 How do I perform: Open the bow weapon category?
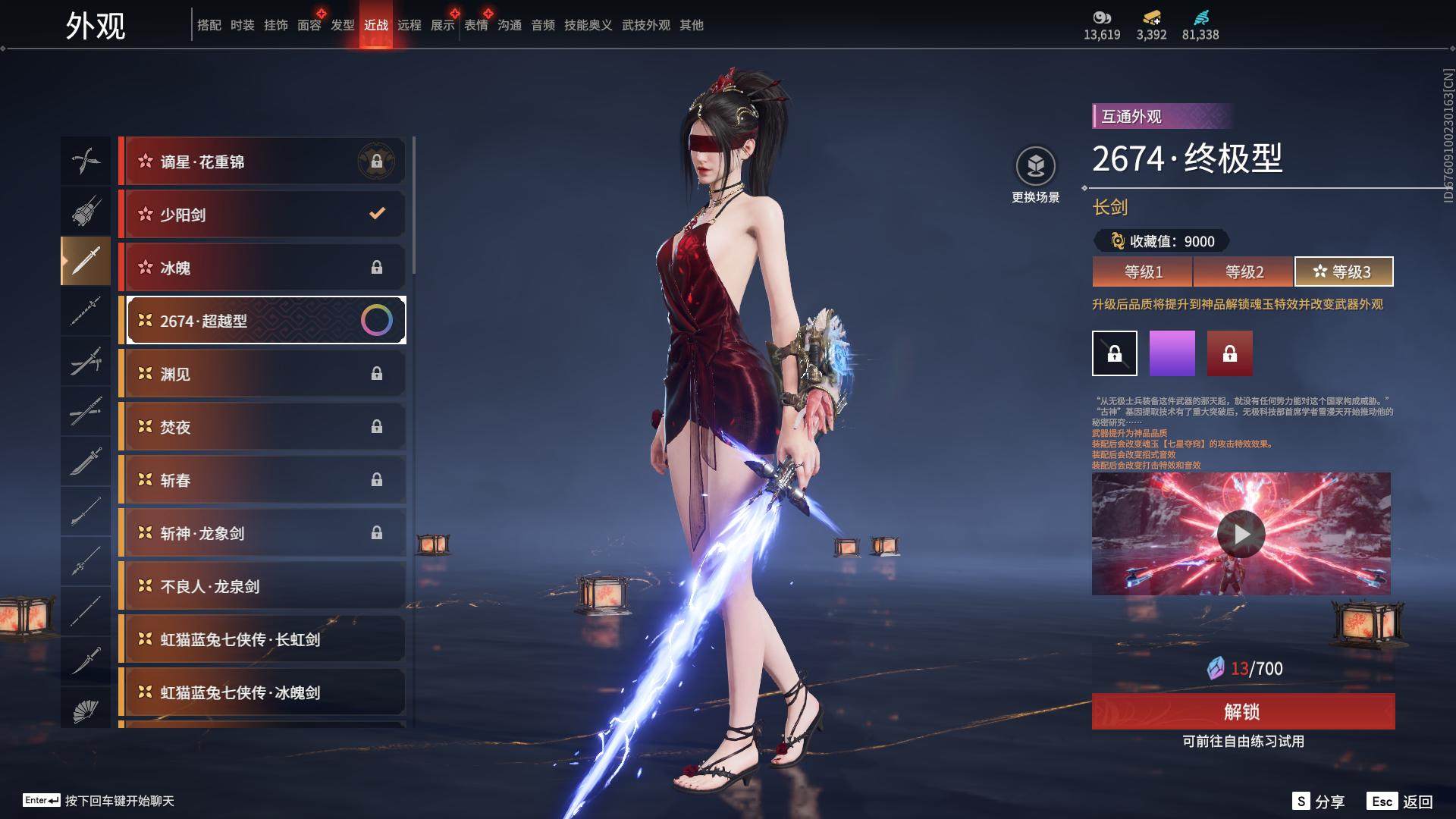click(86, 161)
